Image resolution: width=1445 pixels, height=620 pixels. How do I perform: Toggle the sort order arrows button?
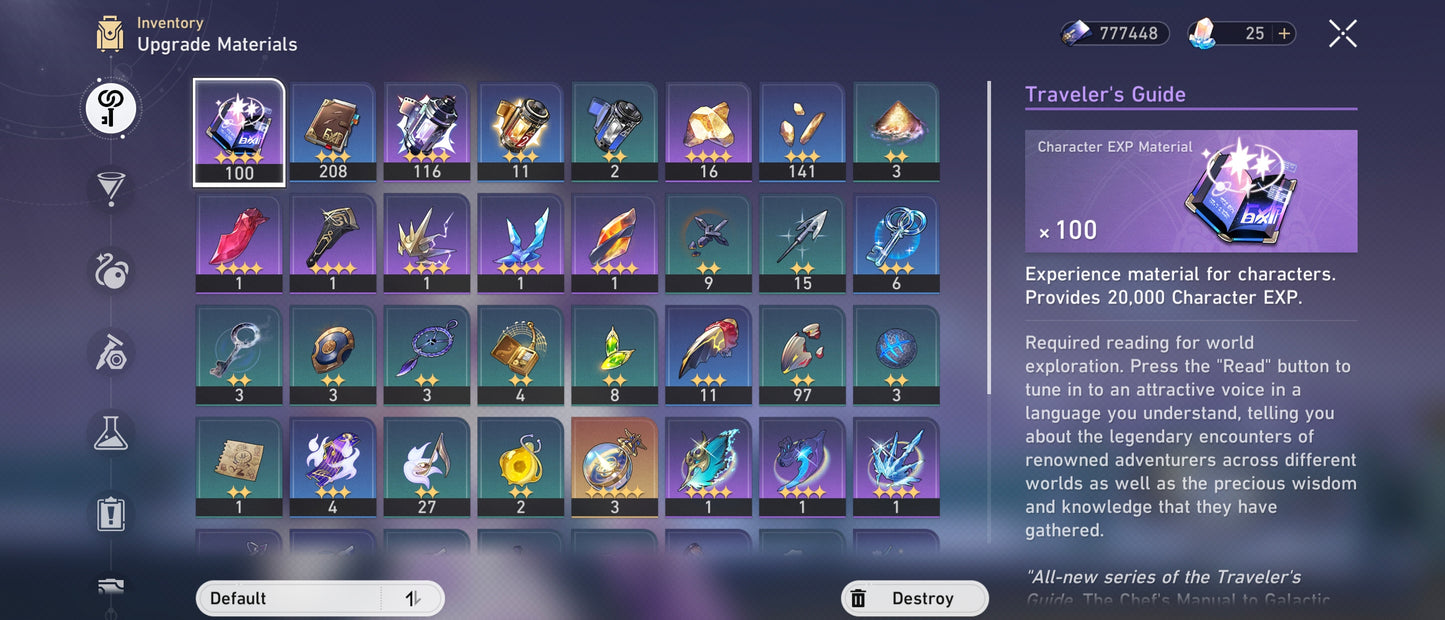[x=412, y=598]
